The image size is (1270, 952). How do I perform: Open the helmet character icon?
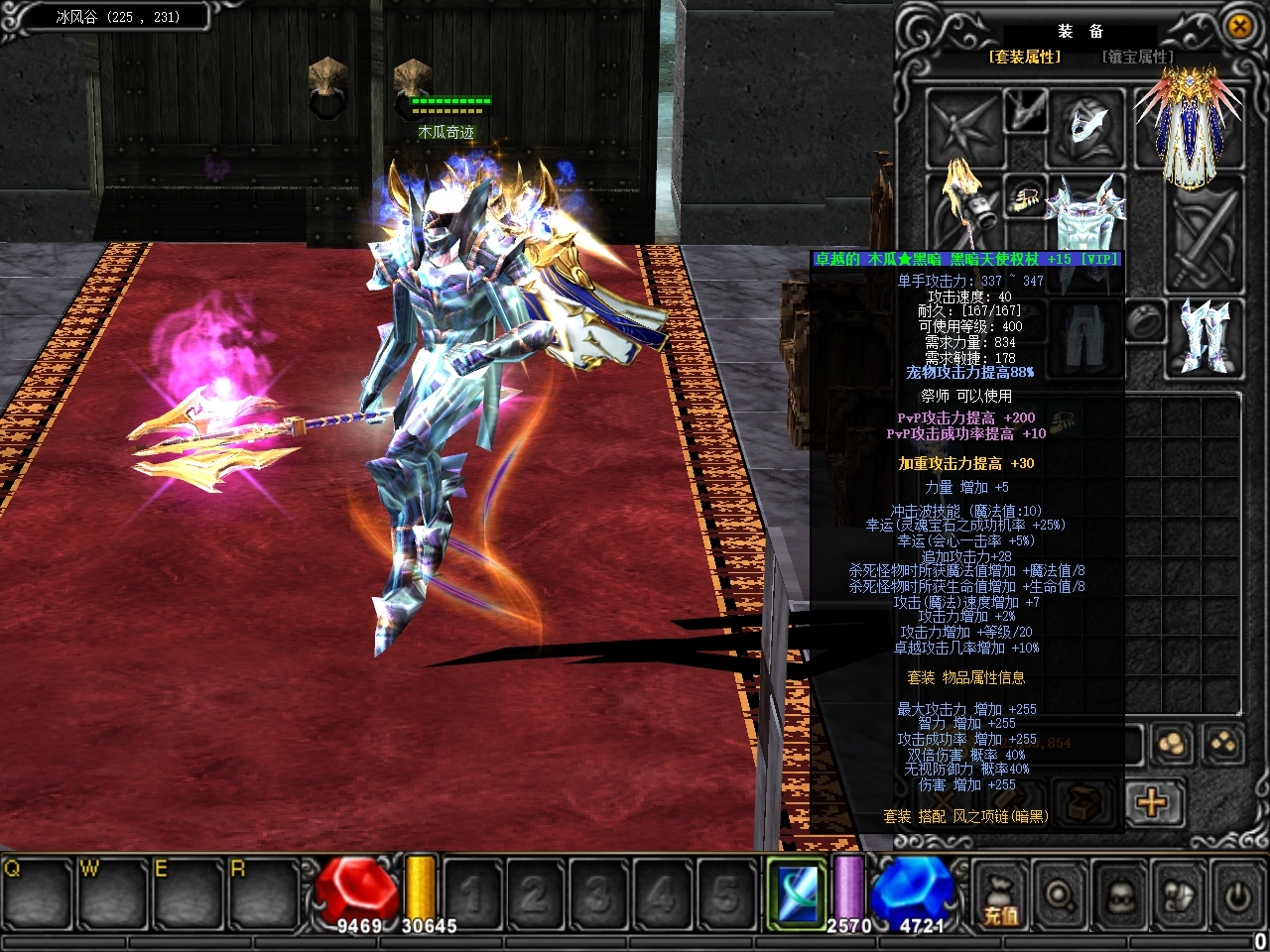[x=1120, y=895]
